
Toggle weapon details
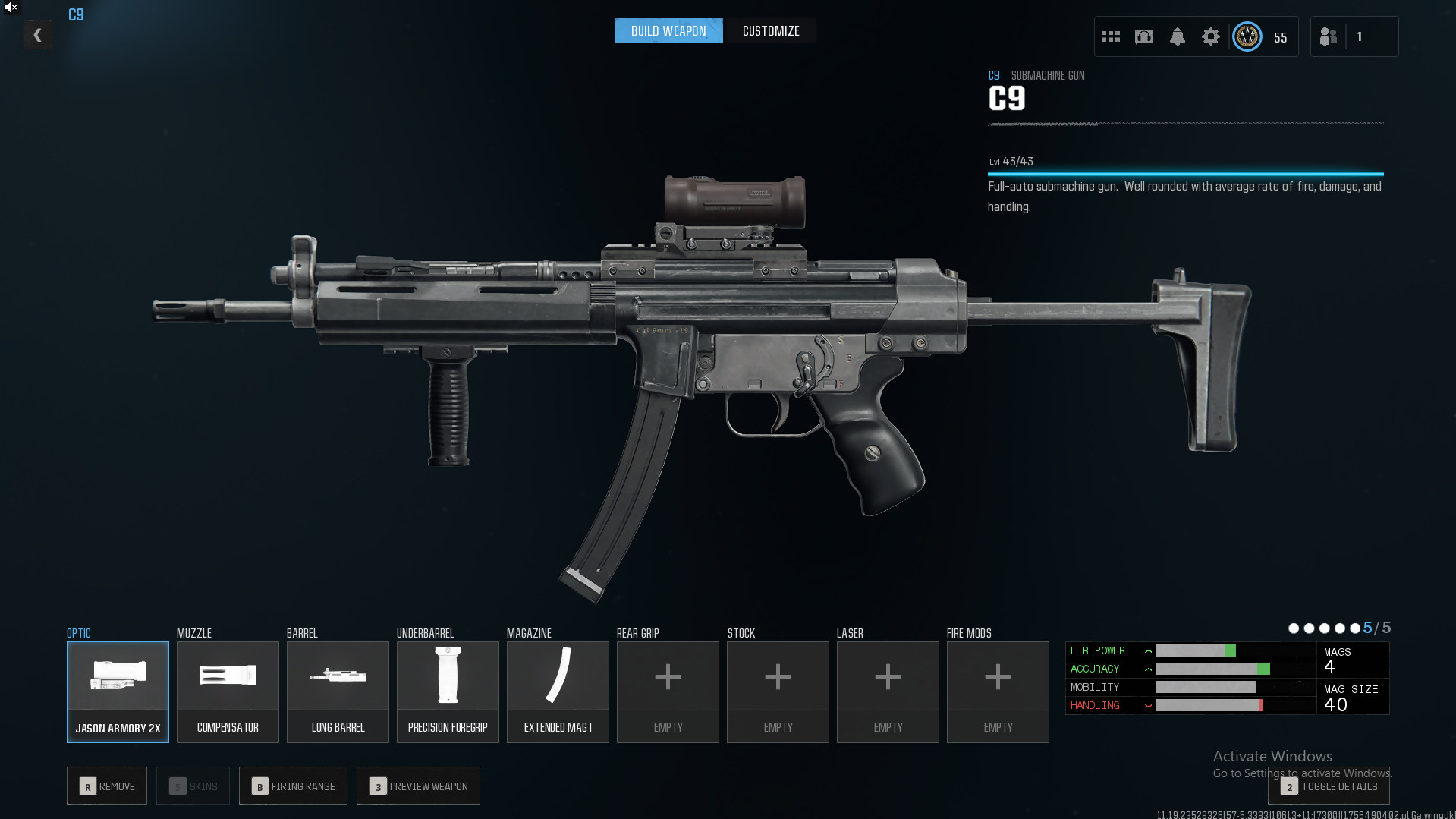click(x=1329, y=786)
